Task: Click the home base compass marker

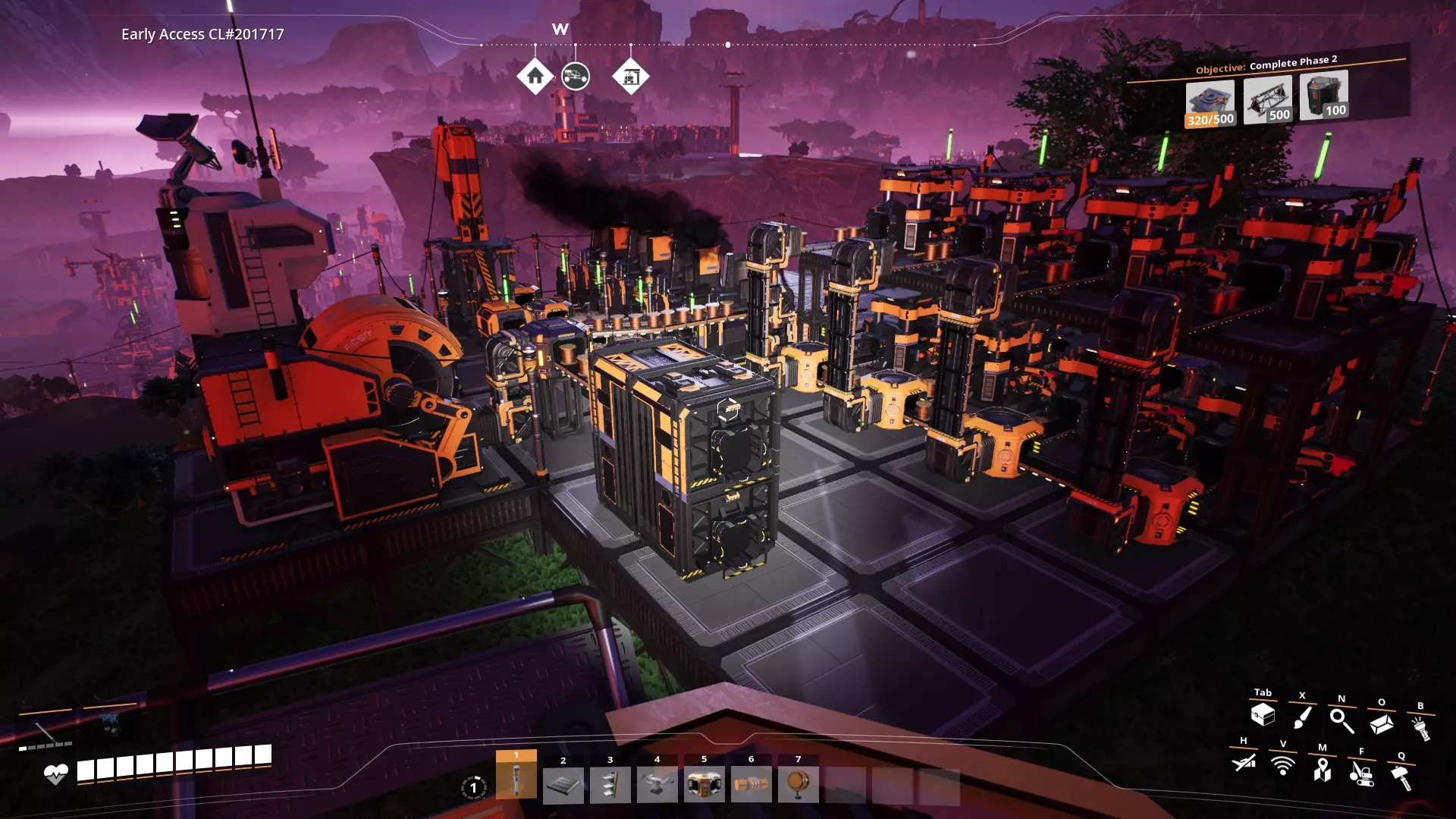Action: 535,77
